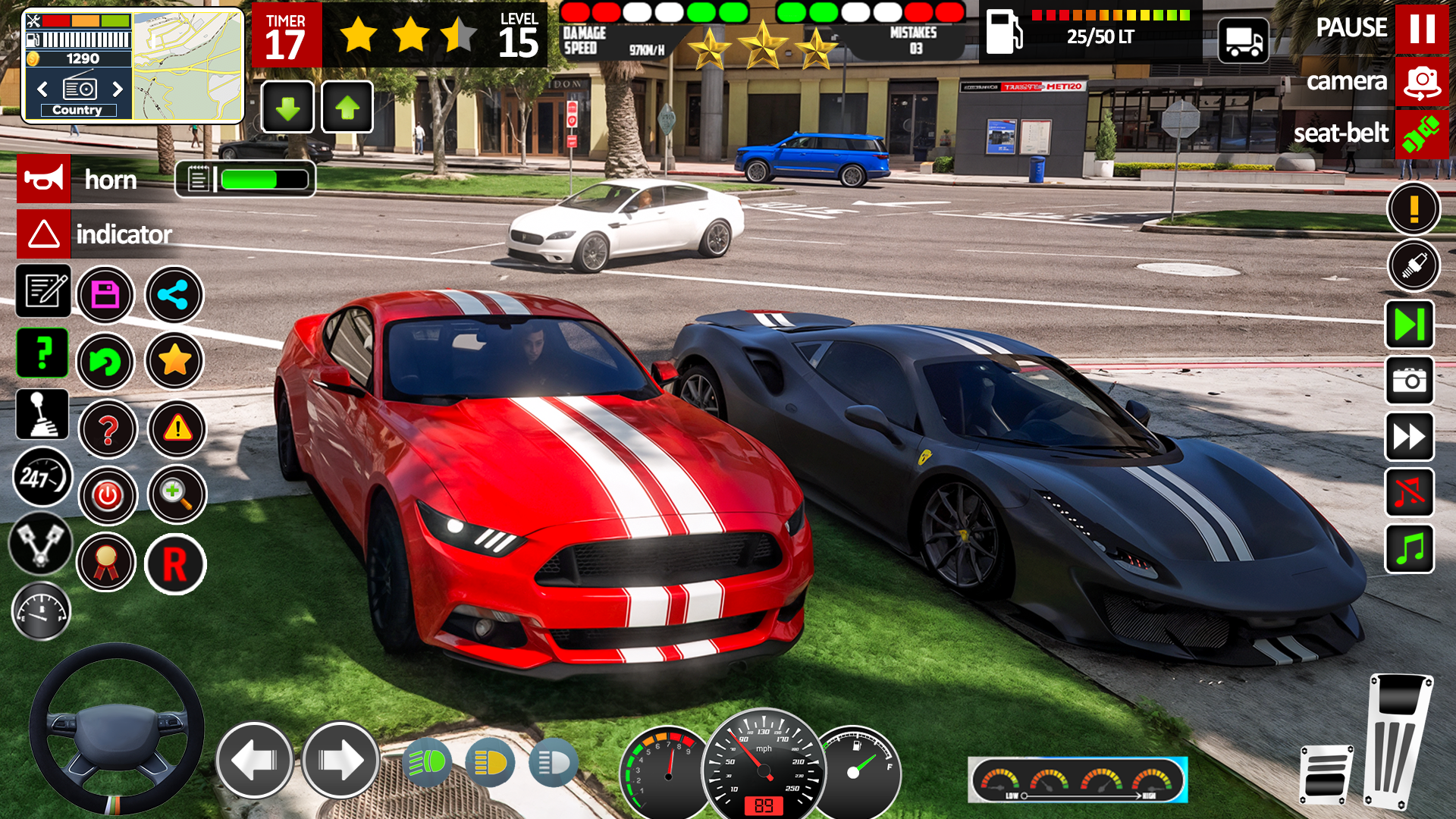Honk using the horn button

[x=44, y=179]
